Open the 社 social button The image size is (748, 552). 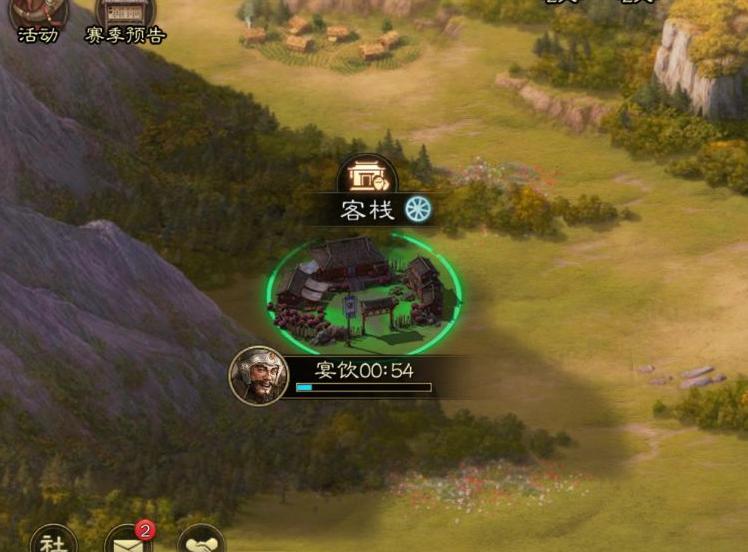point(54,541)
